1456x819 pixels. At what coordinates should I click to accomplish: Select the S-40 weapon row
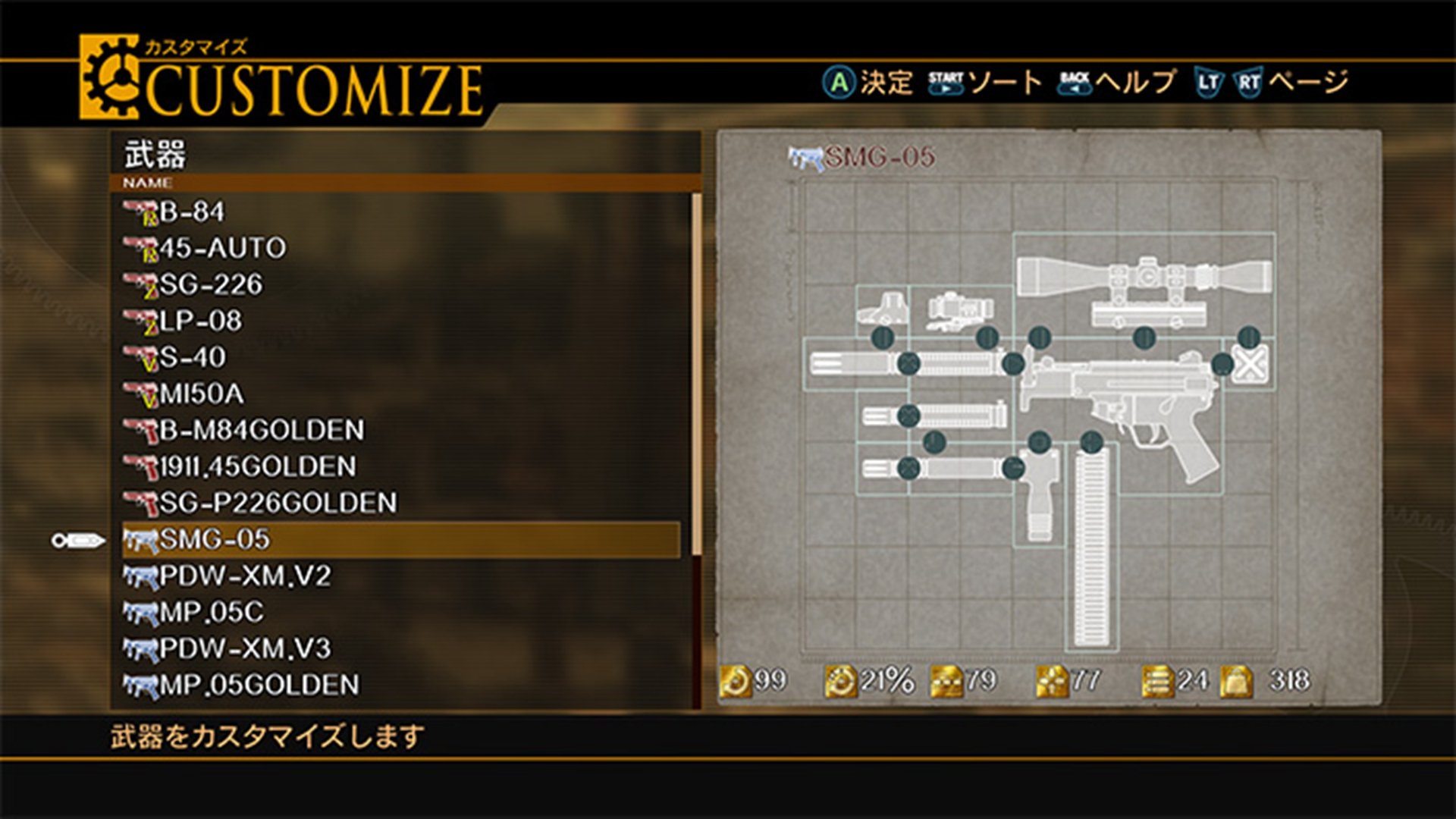pos(192,357)
